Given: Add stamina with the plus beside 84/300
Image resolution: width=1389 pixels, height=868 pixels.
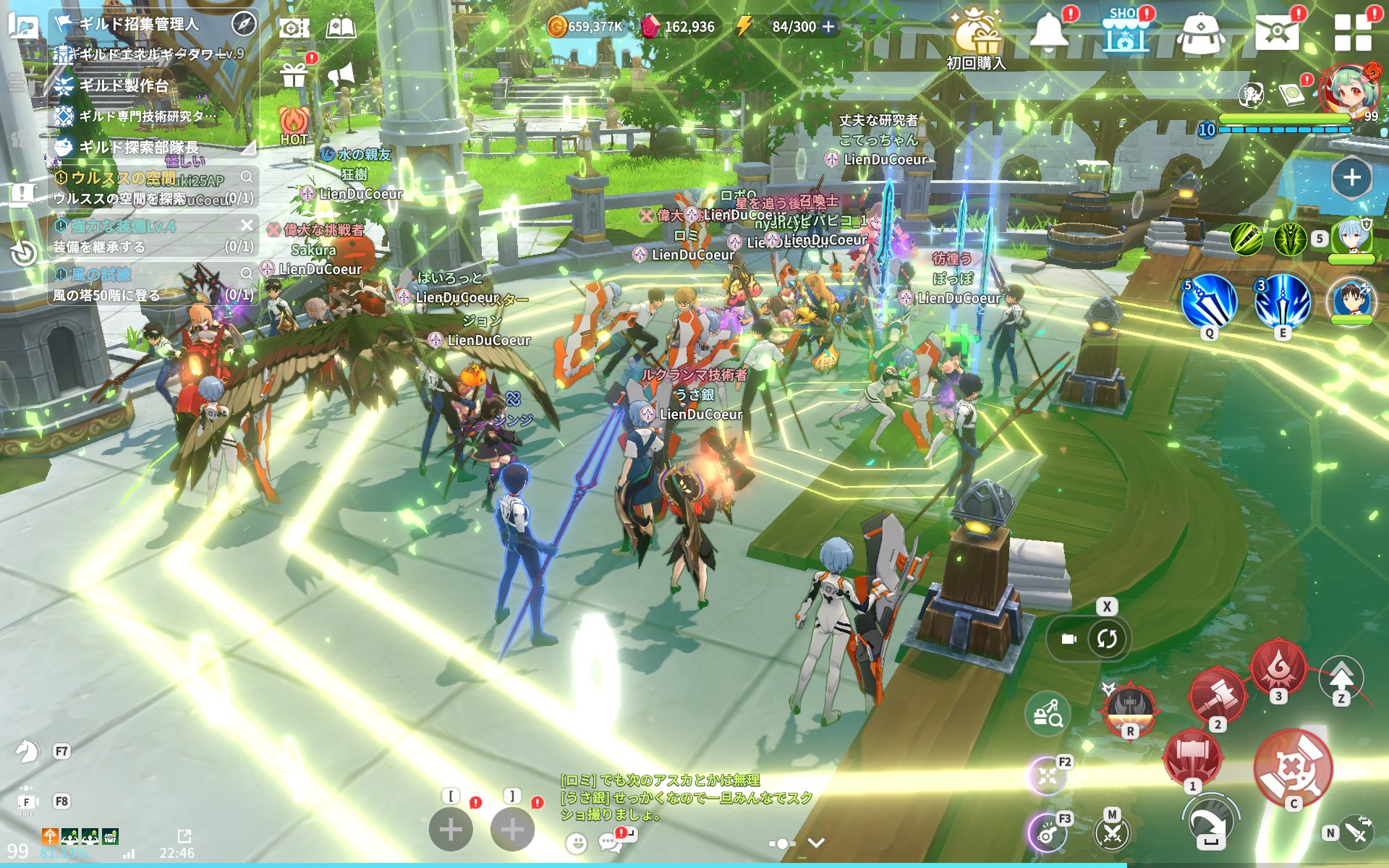Looking at the screenshot, I should click(829, 27).
